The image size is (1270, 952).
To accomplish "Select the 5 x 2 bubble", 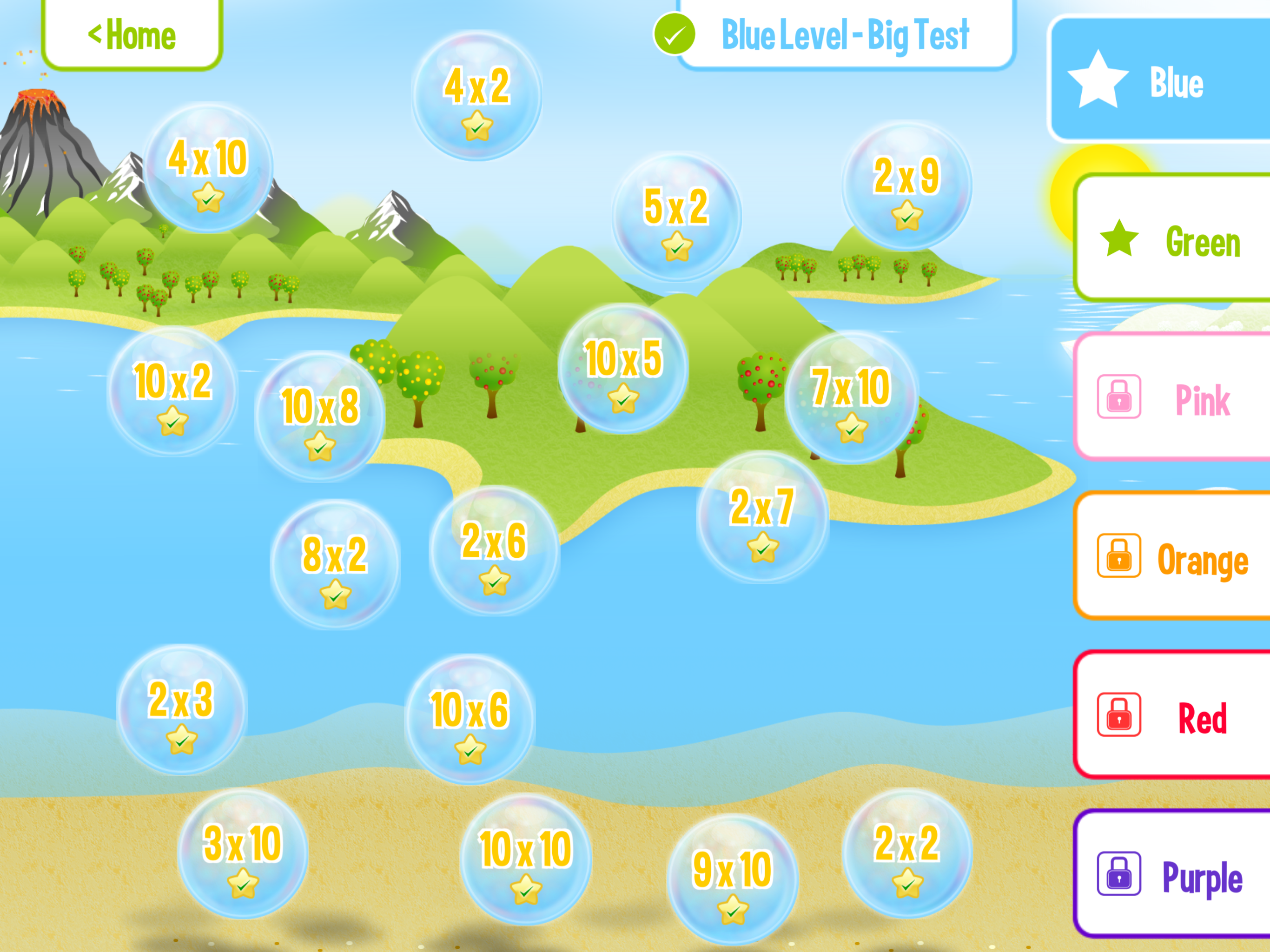I will pyautogui.click(x=676, y=217).
